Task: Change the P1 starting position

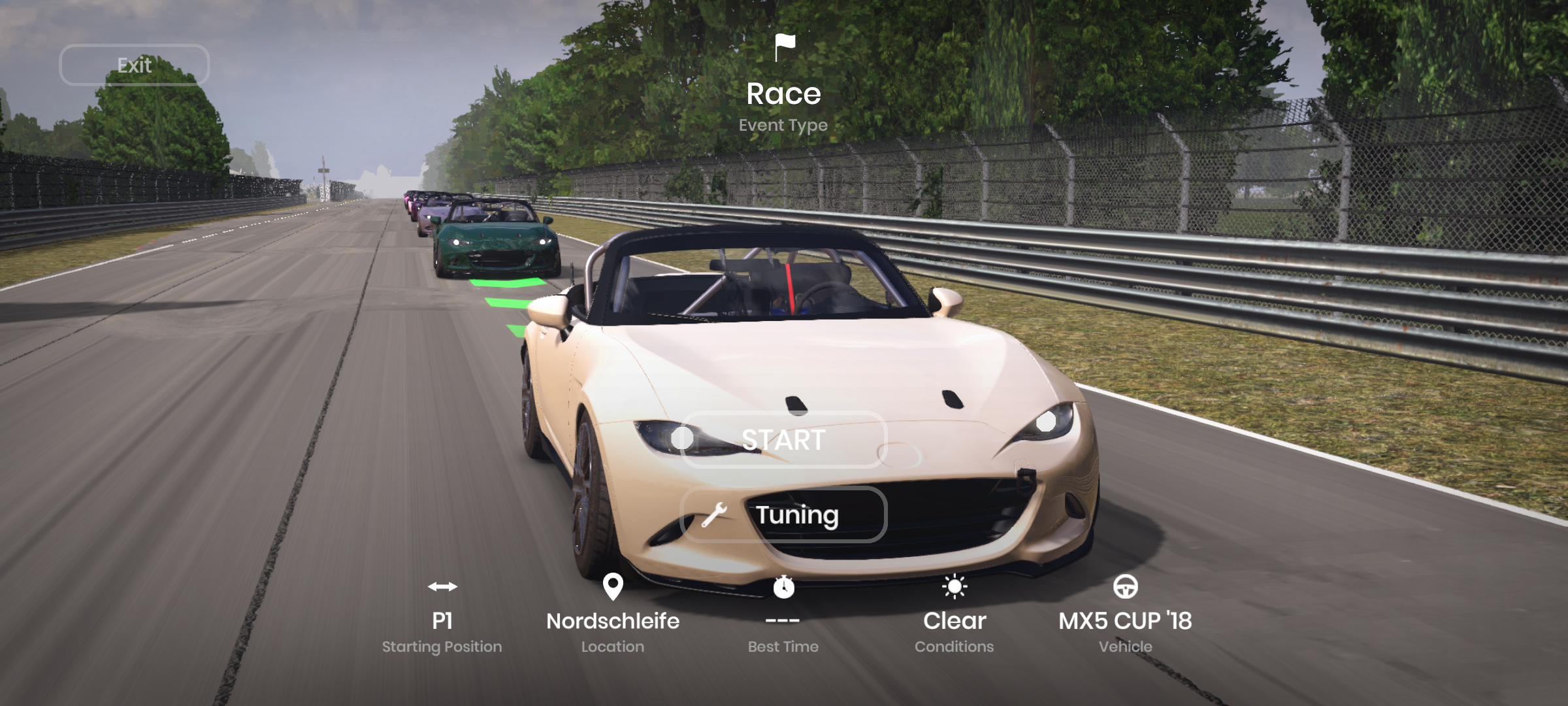Action: 442,620
